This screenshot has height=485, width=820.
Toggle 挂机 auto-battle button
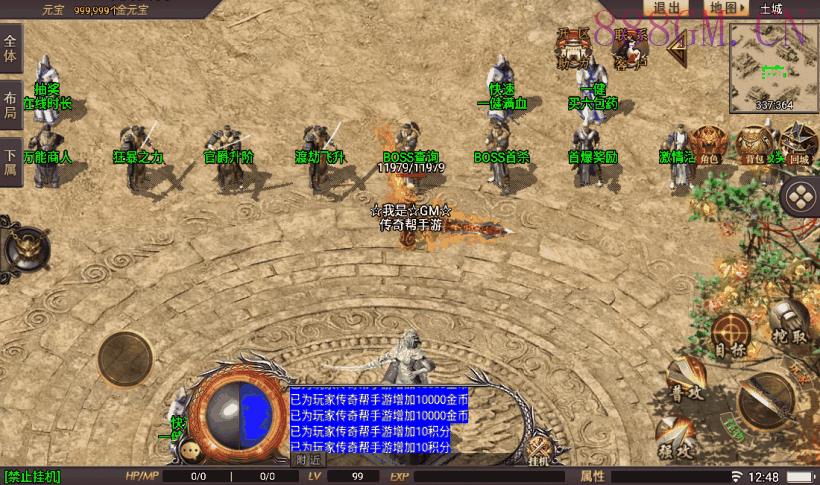540,452
